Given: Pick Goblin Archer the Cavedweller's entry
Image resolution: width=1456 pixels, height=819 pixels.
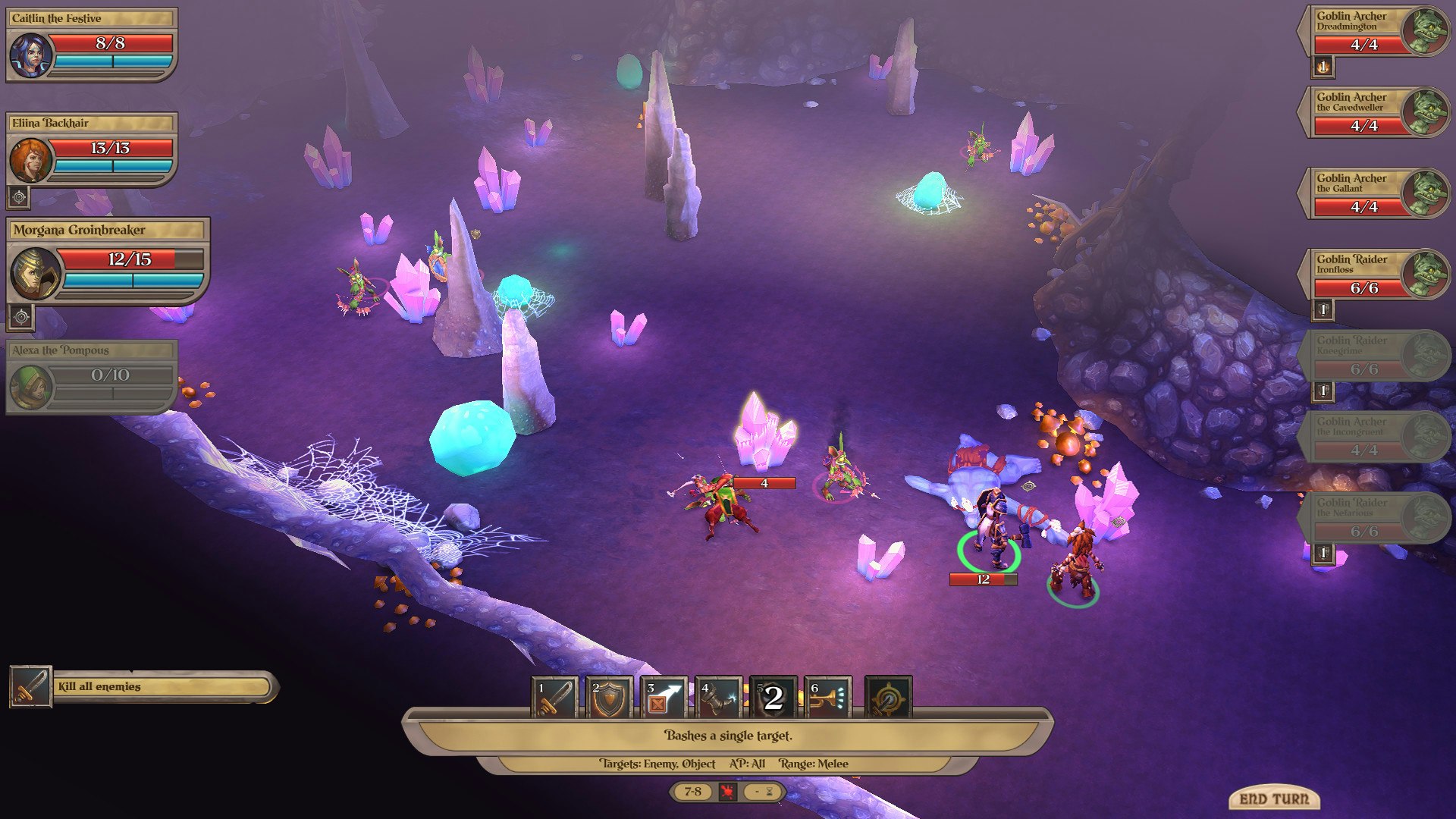Looking at the screenshot, I should 1374,112.
